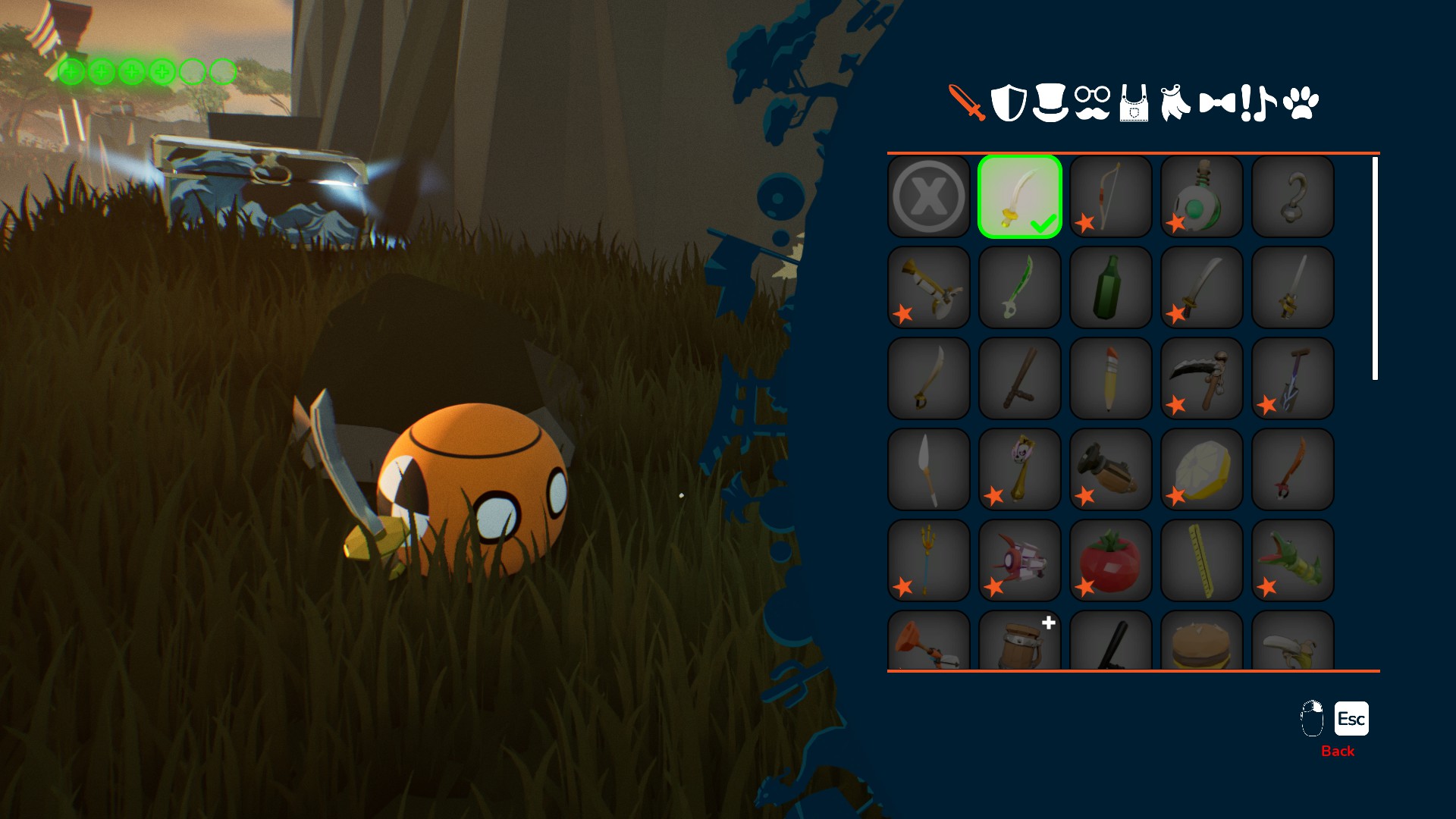Image resolution: width=1456 pixels, height=819 pixels.
Task: Open the paw print pets tab
Action: click(1301, 103)
